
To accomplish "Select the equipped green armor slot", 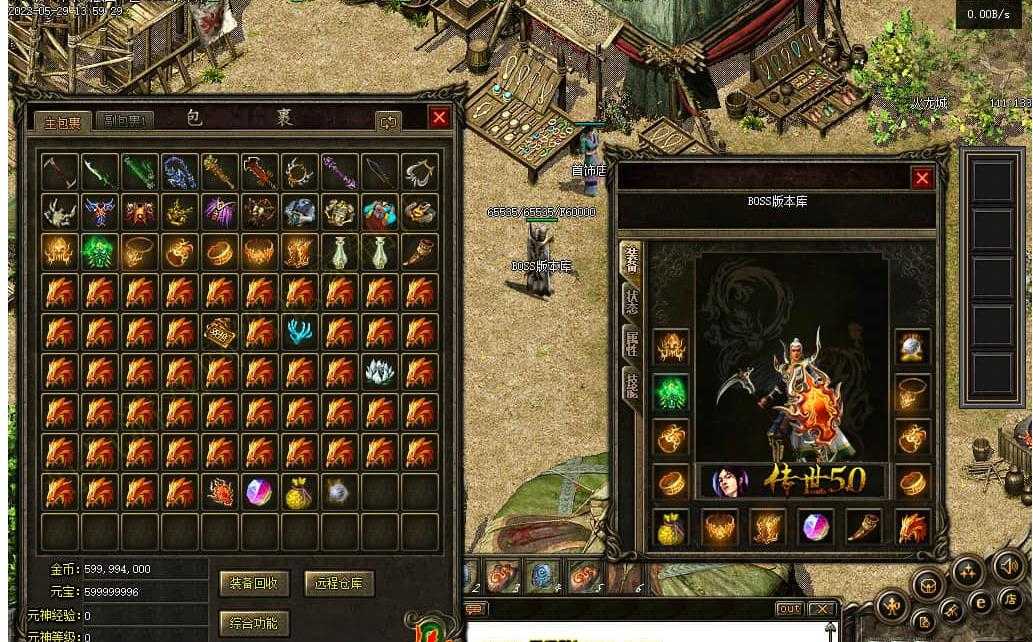I will (671, 392).
